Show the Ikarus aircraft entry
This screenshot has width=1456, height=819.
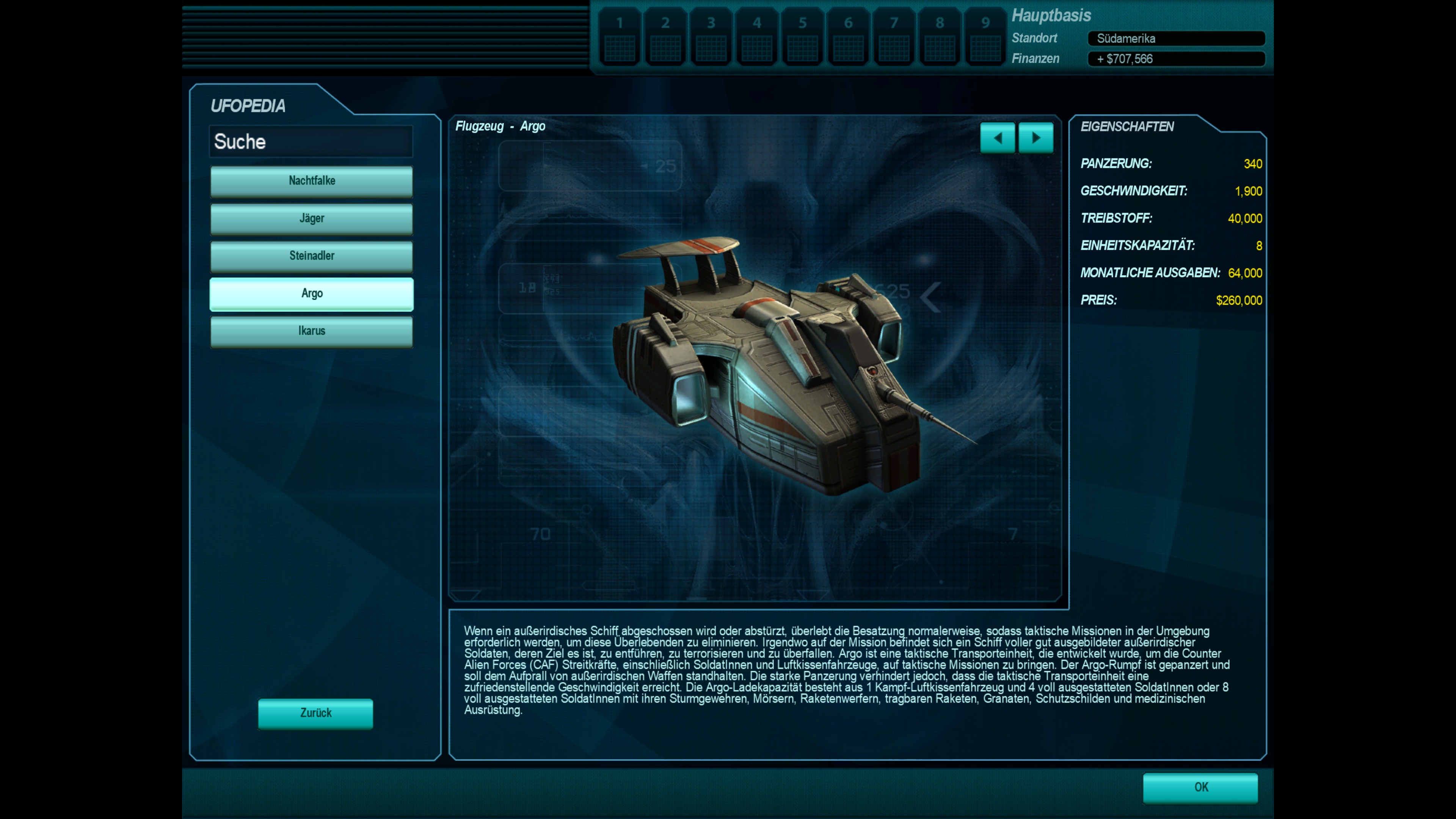[311, 331]
